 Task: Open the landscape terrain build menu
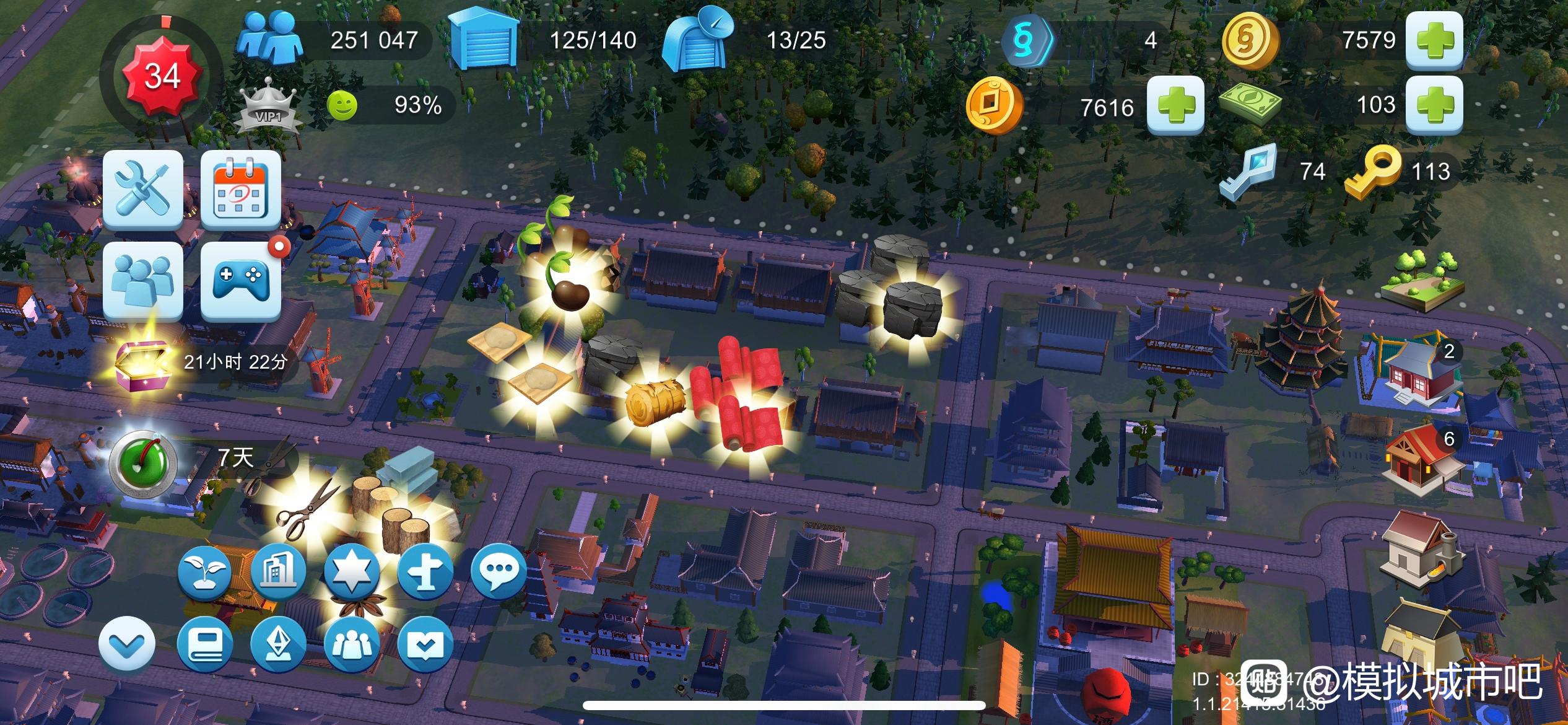pos(1423,282)
